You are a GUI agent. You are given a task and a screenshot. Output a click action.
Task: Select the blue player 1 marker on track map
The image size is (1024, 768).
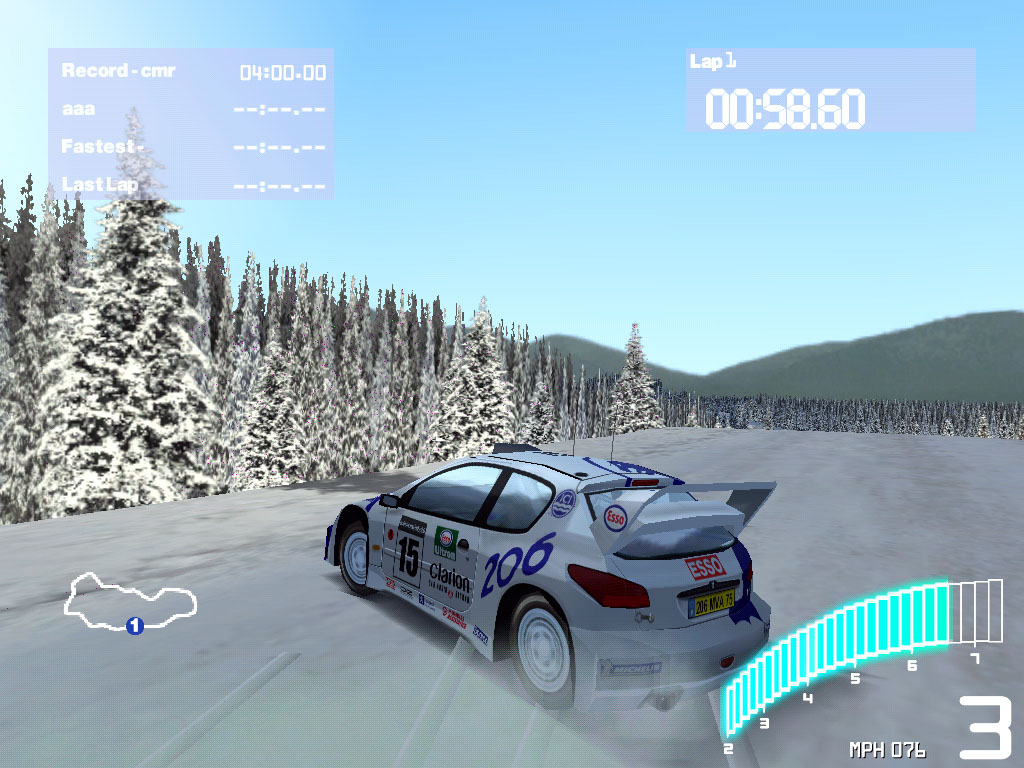(135, 626)
